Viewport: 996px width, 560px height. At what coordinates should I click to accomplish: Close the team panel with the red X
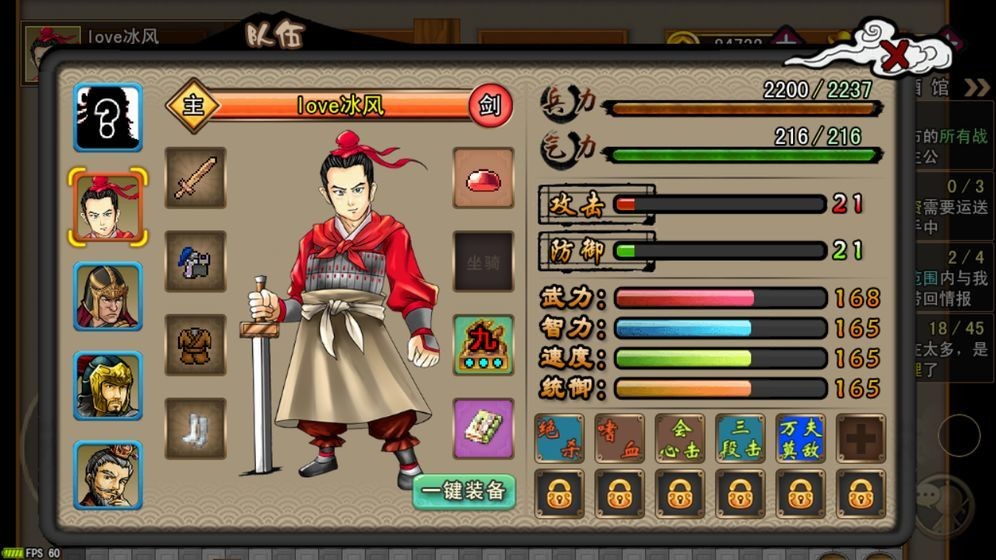point(897,58)
